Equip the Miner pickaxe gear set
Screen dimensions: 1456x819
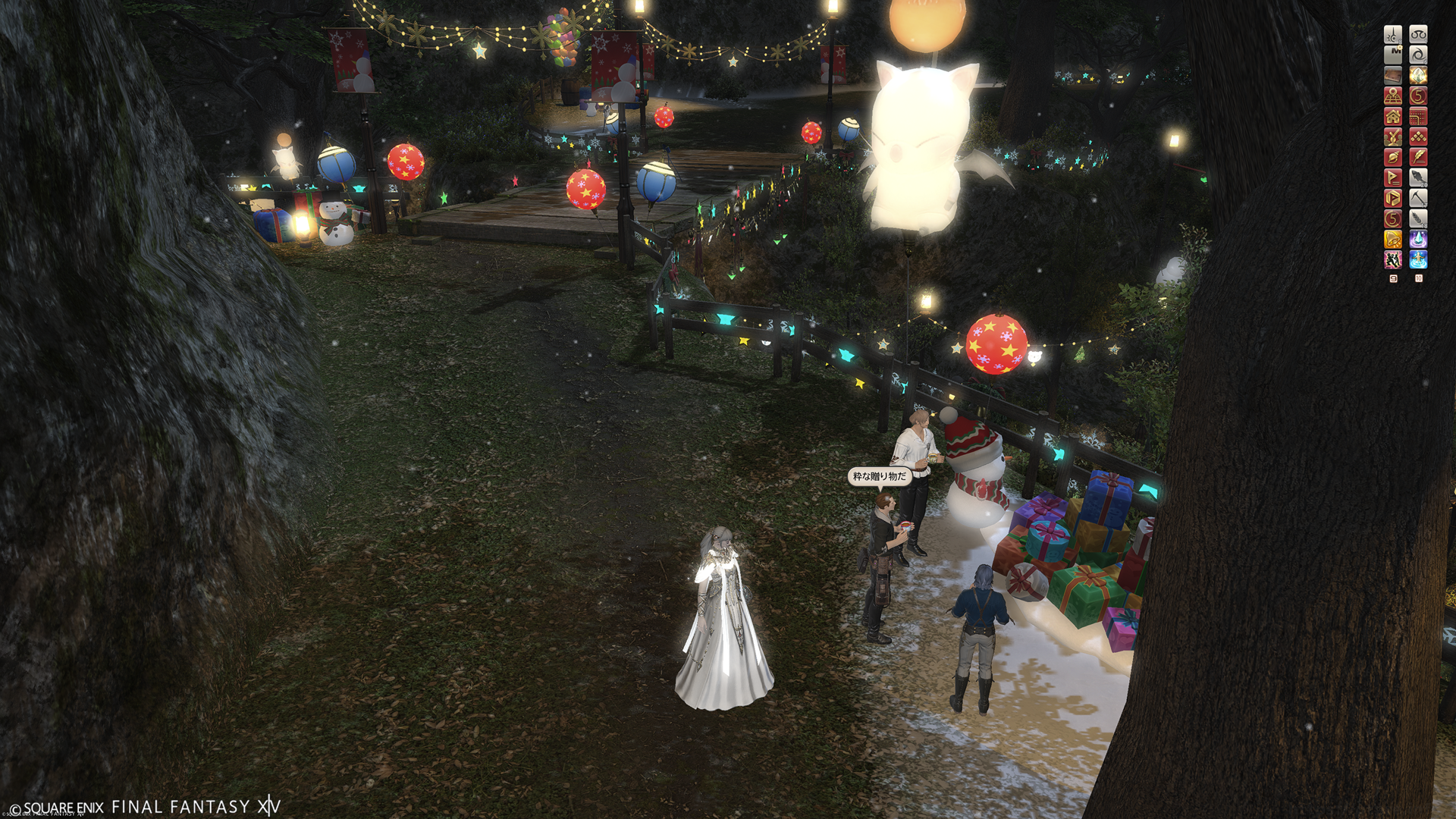(x=1418, y=198)
